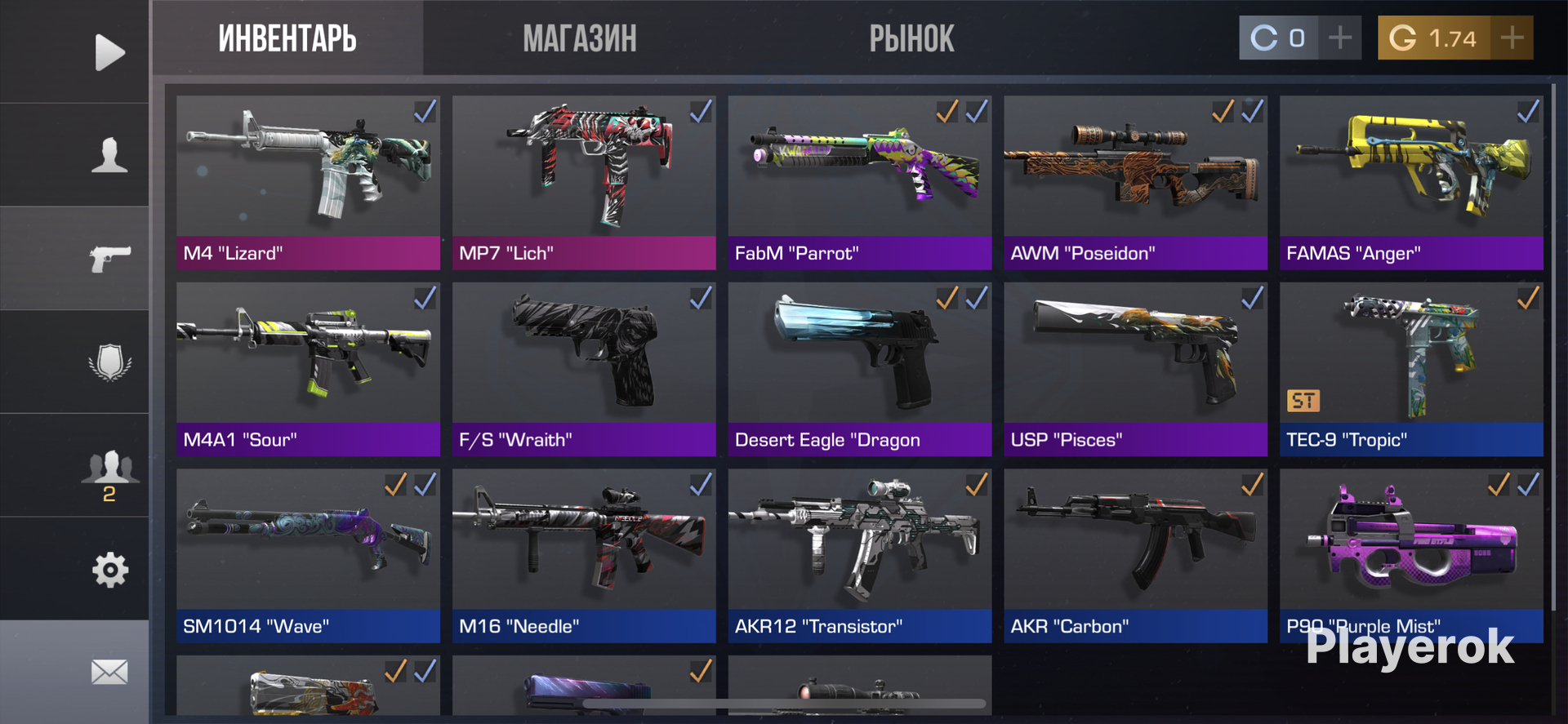Pick the SM1014 "Wave" shotgun skin
This screenshot has height=724, width=1568.
(x=308, y=555)
